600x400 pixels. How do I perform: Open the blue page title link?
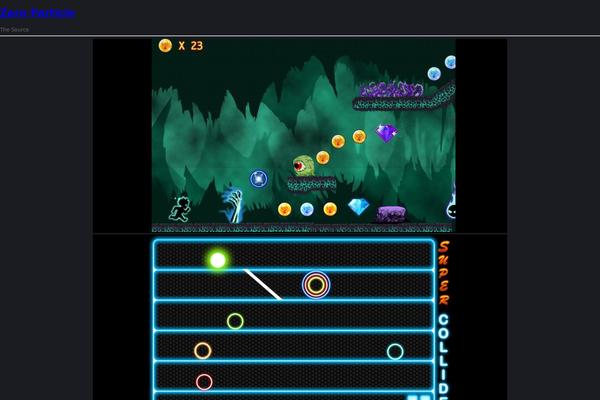(x=37, y=13)
